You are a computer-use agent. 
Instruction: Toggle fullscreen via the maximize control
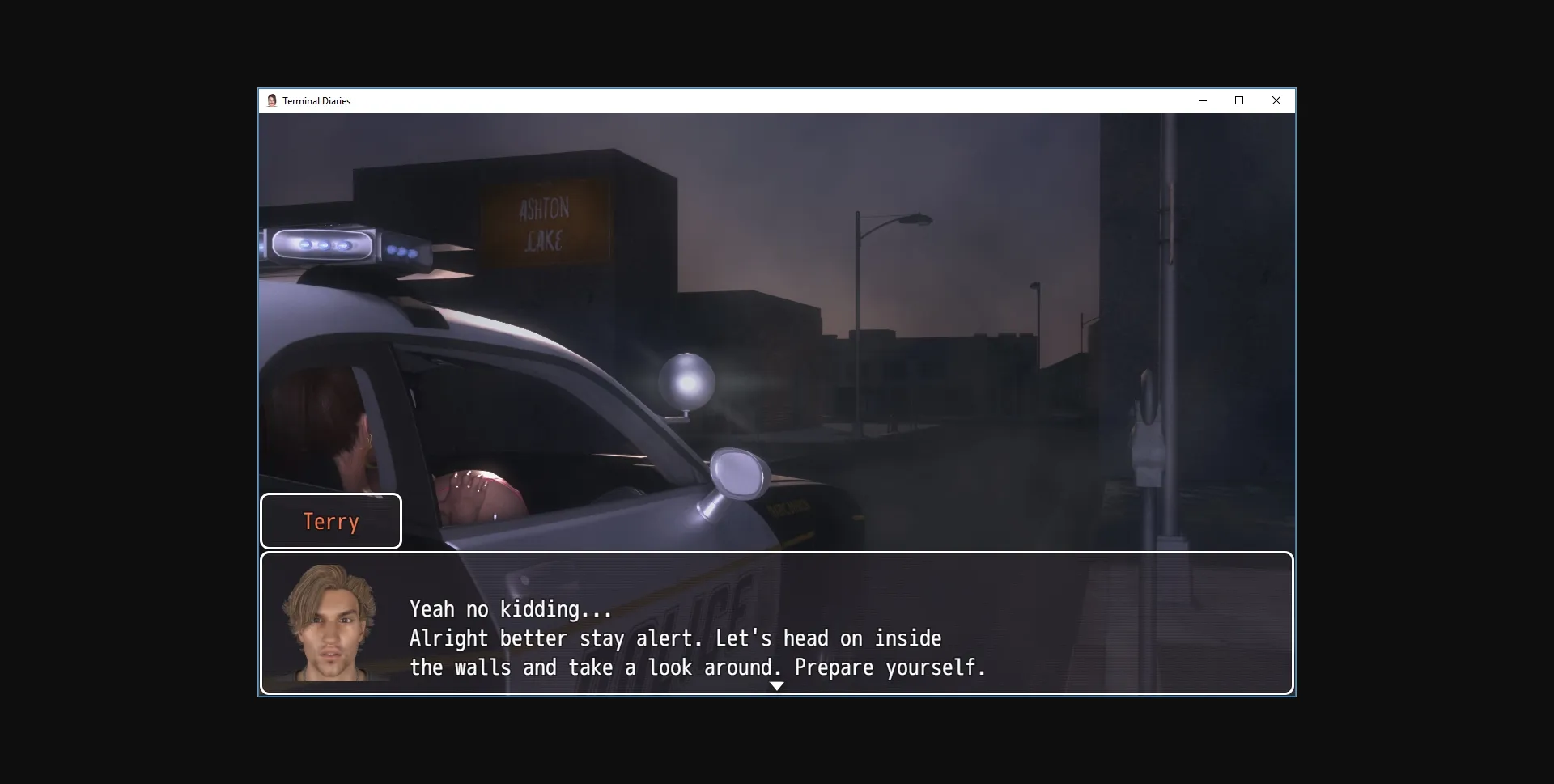pos(1238,100)
